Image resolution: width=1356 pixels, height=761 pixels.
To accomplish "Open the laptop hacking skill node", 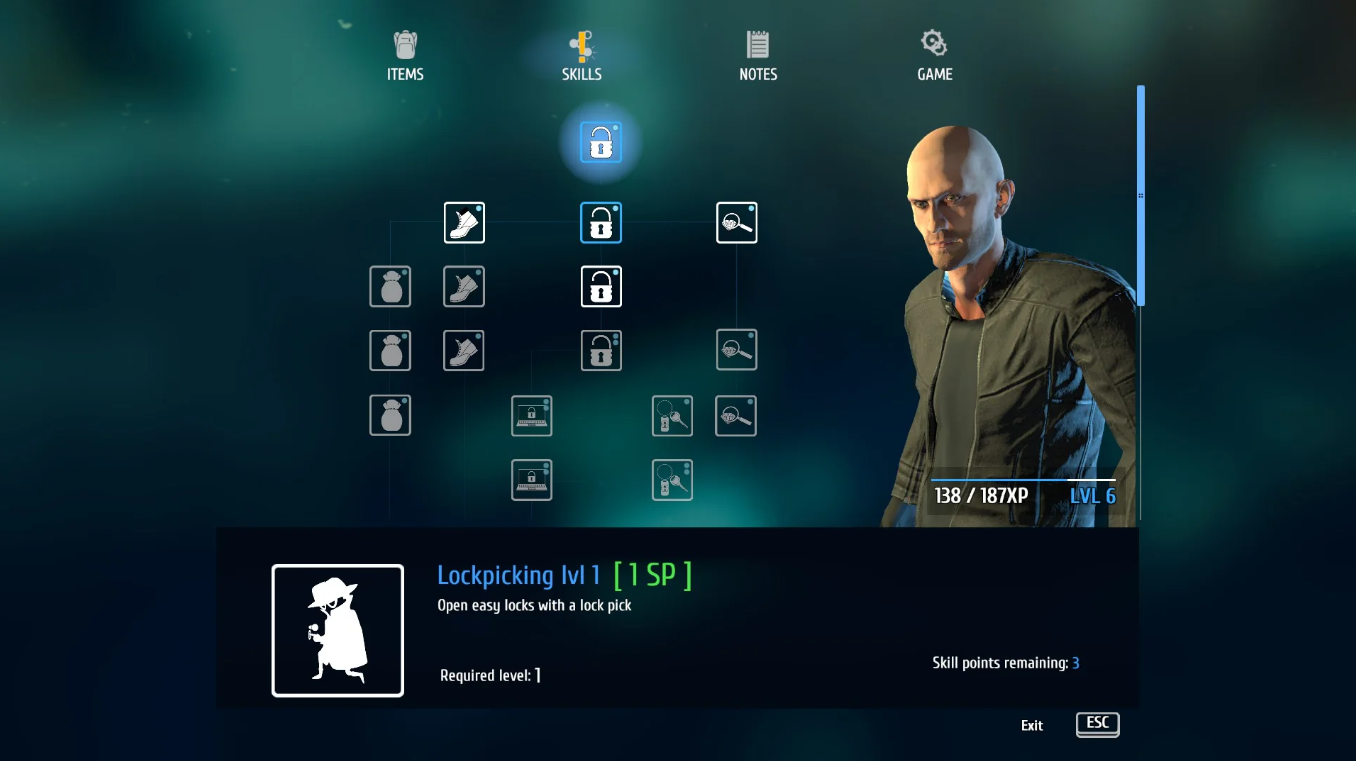I will click(531, 415).
